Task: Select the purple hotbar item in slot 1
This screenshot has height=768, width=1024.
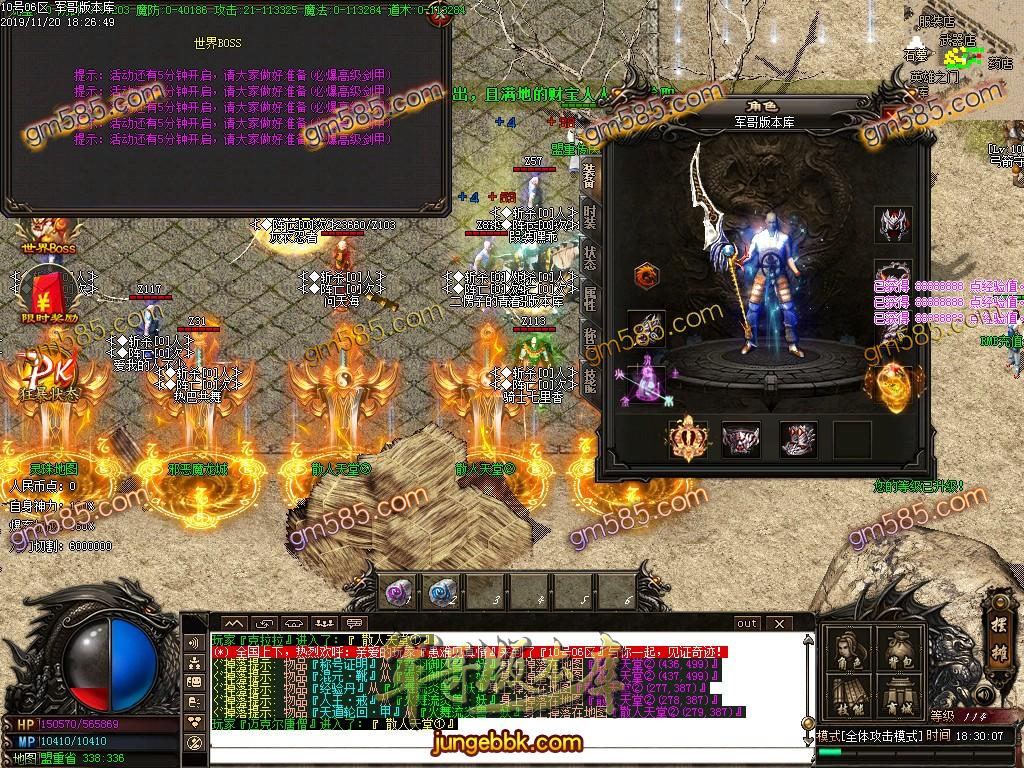Action: pos(398,592)
